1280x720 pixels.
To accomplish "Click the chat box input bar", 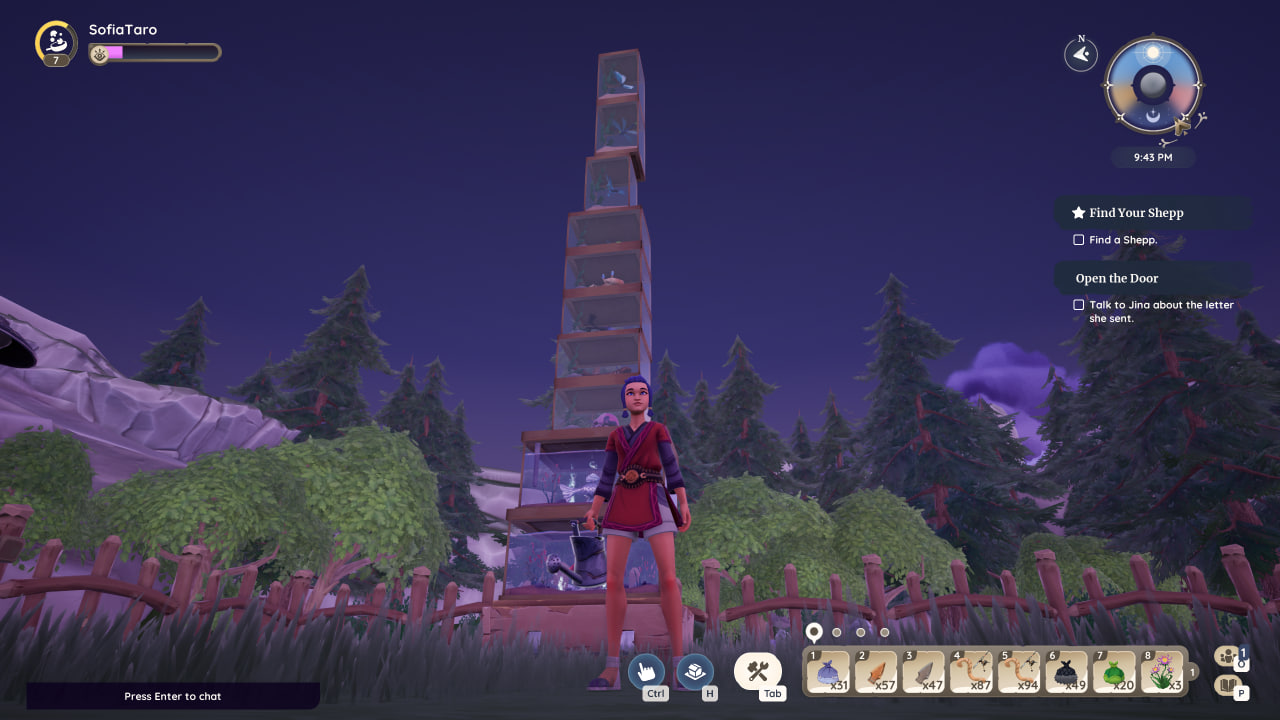I will (x=173, y=696).
